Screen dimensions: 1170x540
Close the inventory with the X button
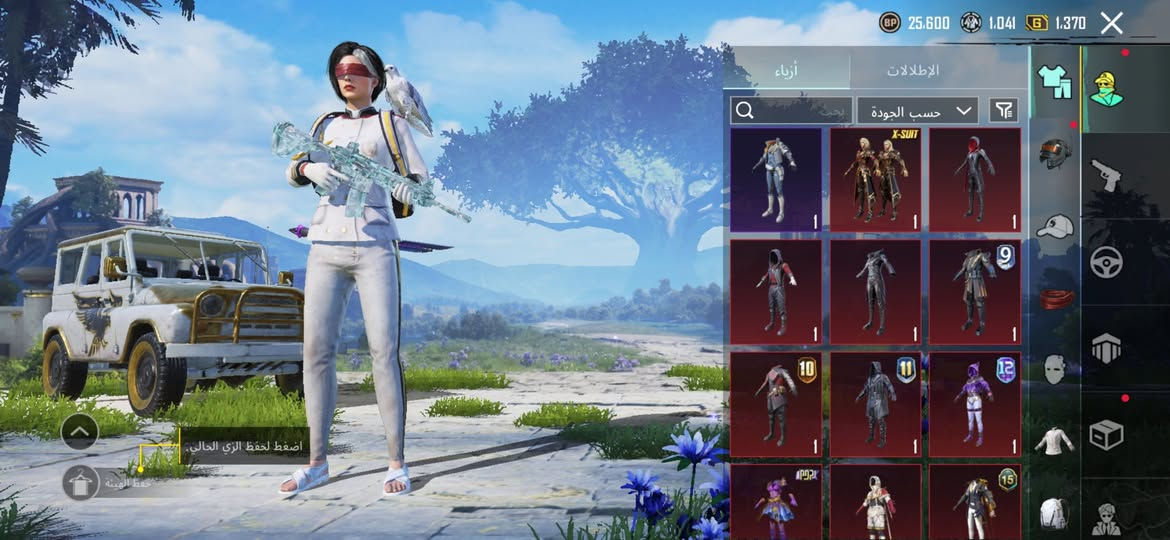click(1111, 23)
